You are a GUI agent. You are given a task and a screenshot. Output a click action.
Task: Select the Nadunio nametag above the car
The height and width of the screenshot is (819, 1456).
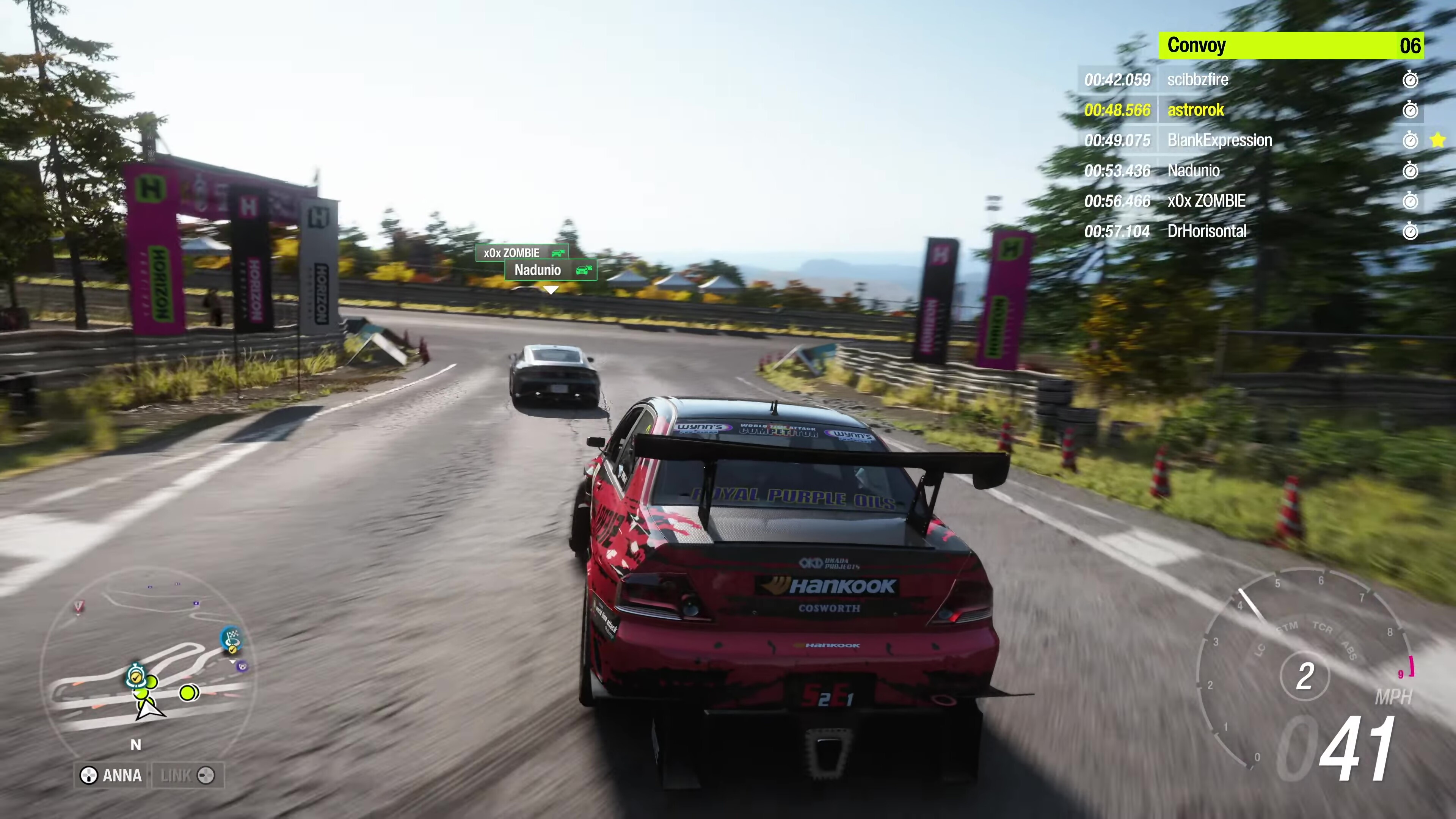[550, 270]
